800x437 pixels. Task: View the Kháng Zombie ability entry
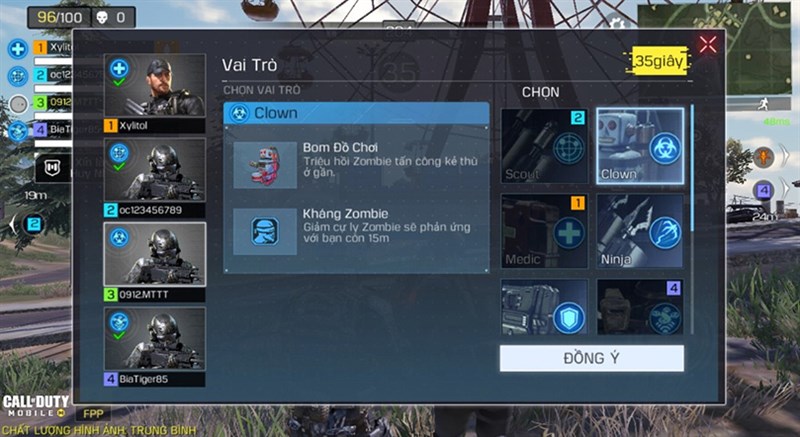[x=357, y=231]
